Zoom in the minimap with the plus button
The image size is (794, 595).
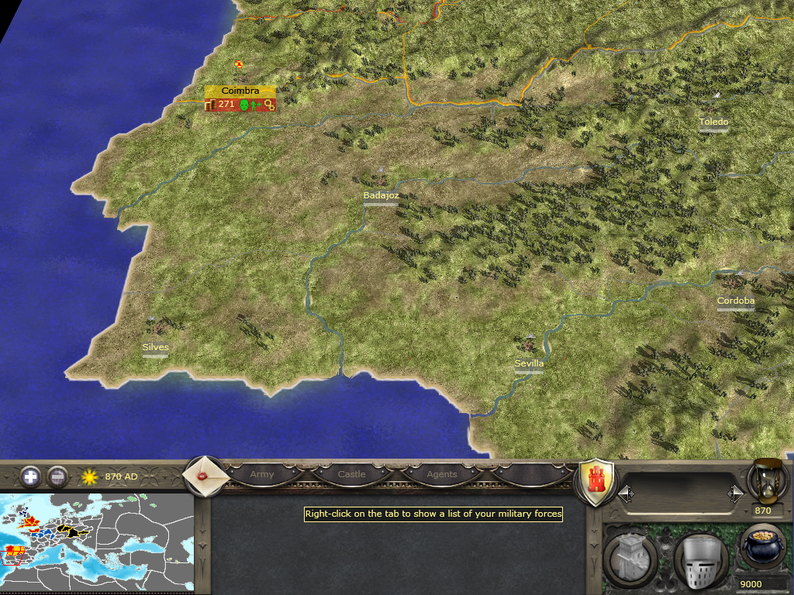31,477
